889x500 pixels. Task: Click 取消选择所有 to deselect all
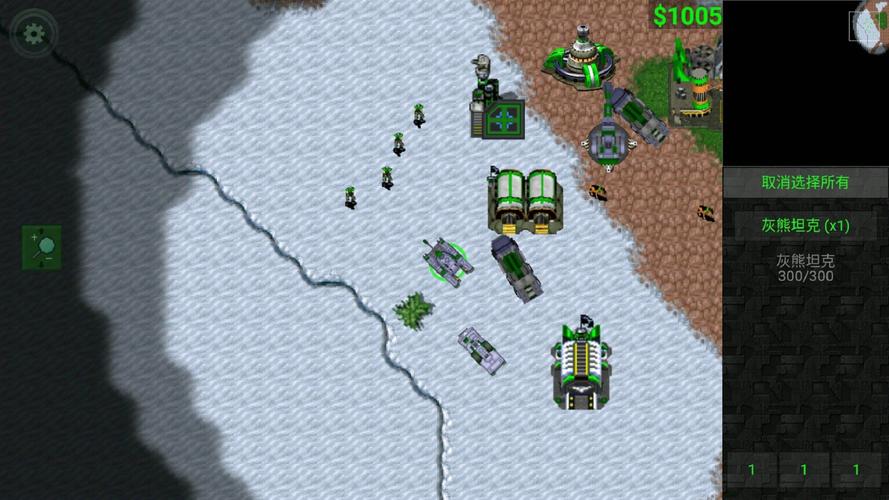pyautogui.click(x=805, y=182)
